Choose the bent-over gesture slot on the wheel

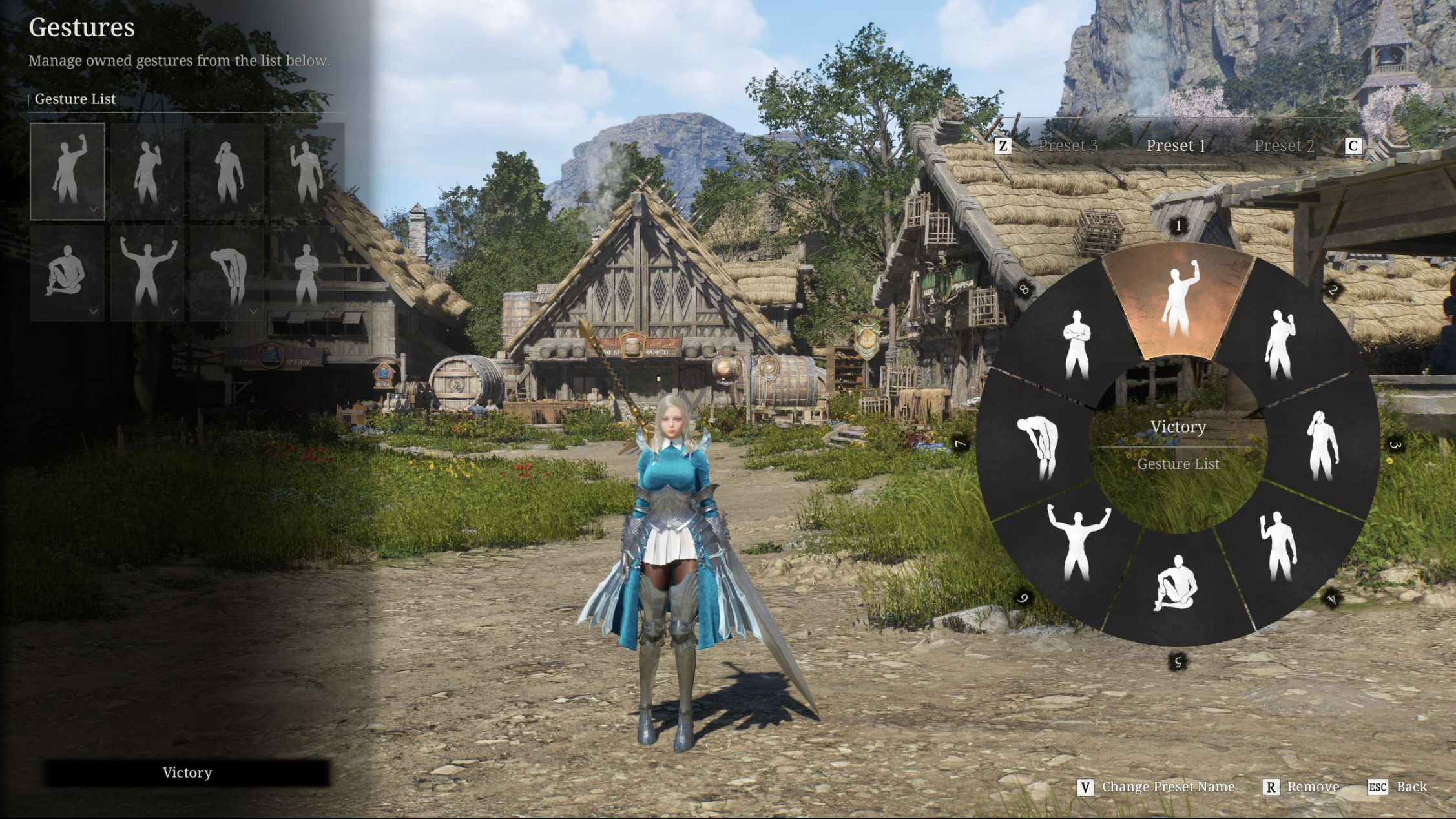coord(1038,447)
